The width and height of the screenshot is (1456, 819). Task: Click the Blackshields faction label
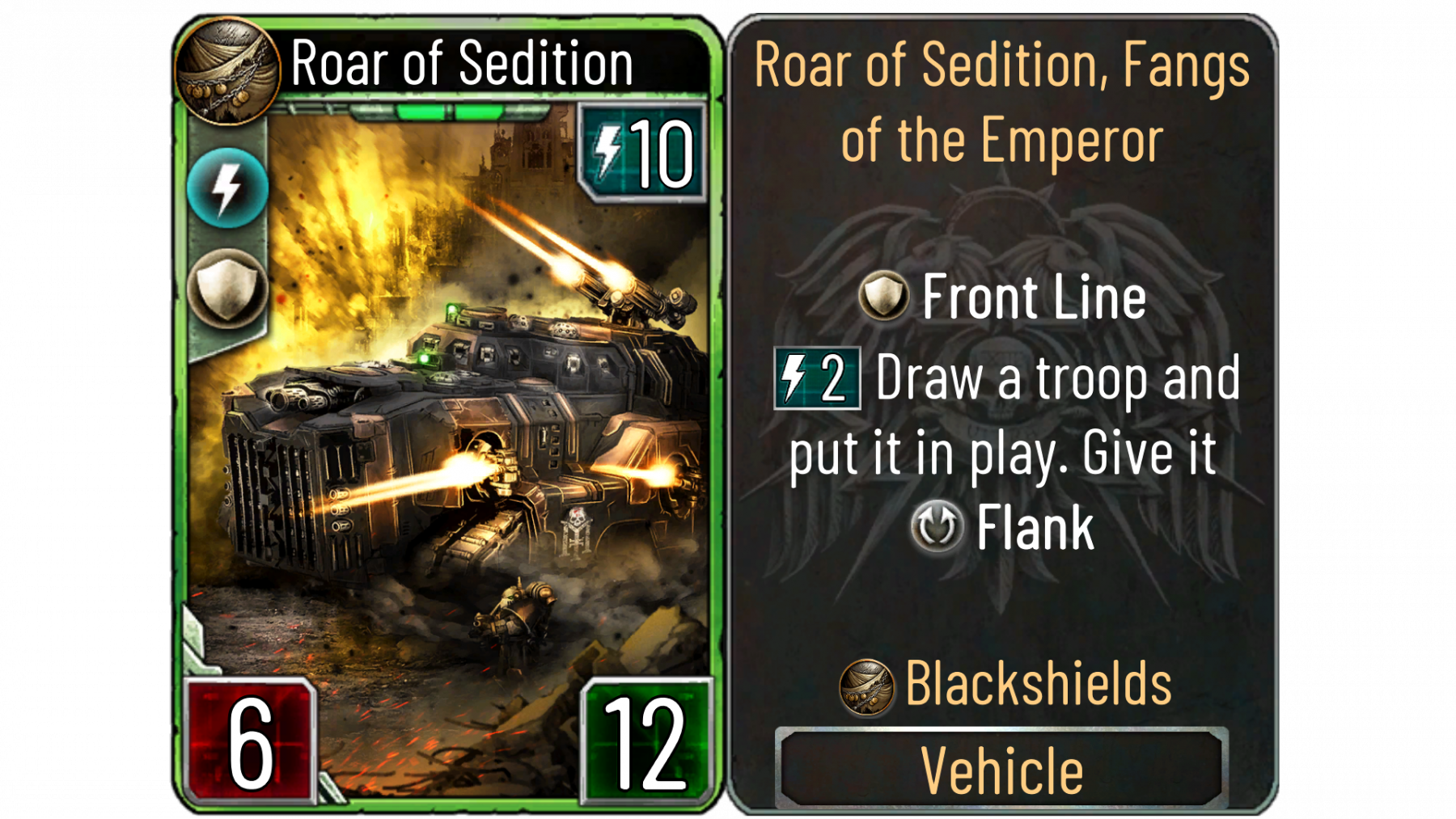[x=1038, y=684]
